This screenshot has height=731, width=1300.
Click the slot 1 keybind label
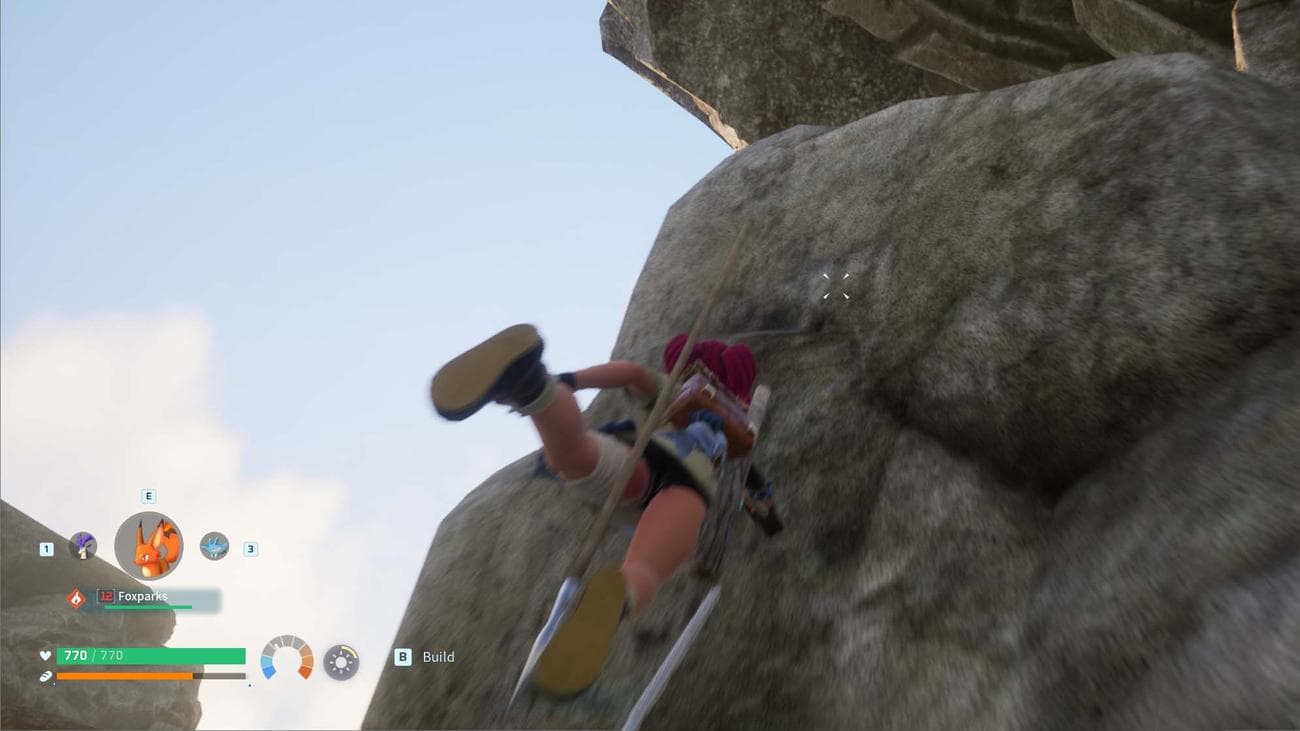click(44, 548)
